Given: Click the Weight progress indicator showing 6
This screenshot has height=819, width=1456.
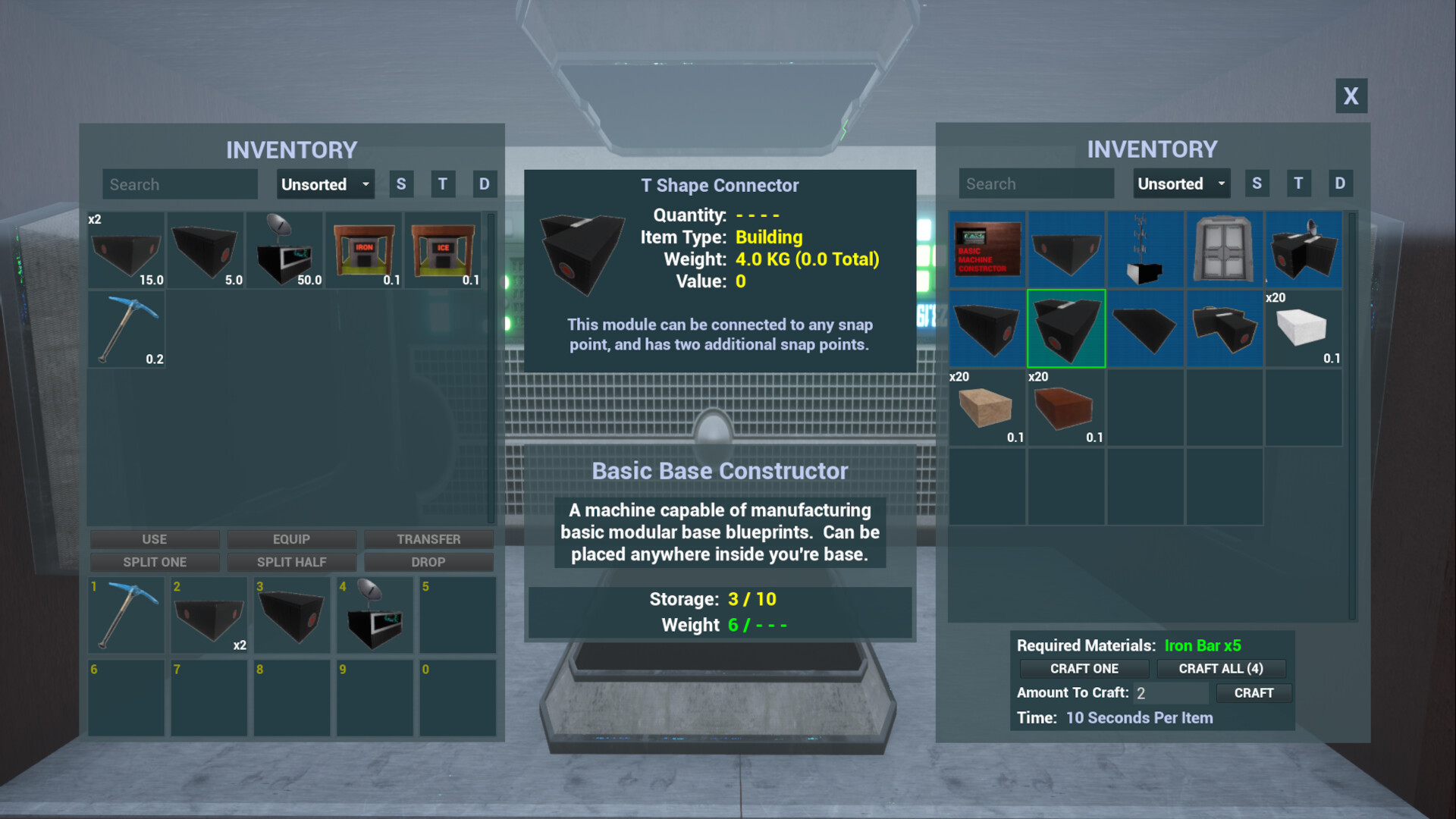Looking at the screenshot, I should click(721, 625).
